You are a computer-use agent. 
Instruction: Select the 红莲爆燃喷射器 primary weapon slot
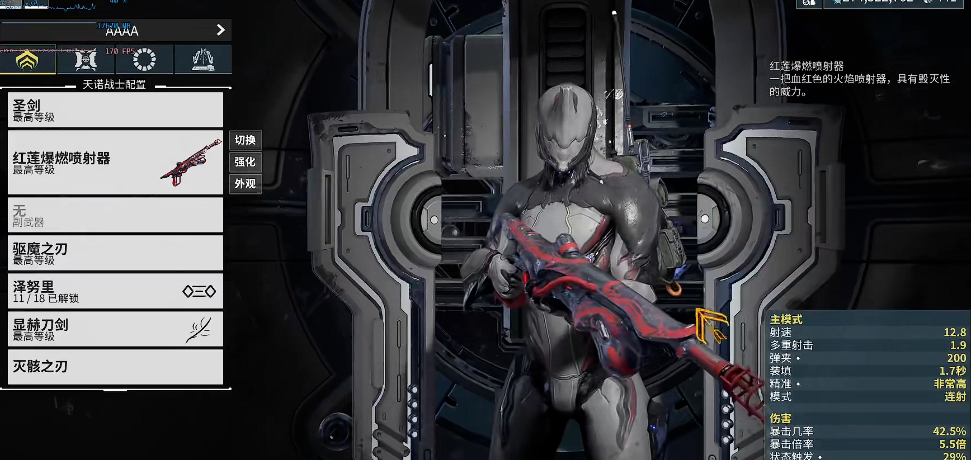pyautogui.click(x=115, y=162)
